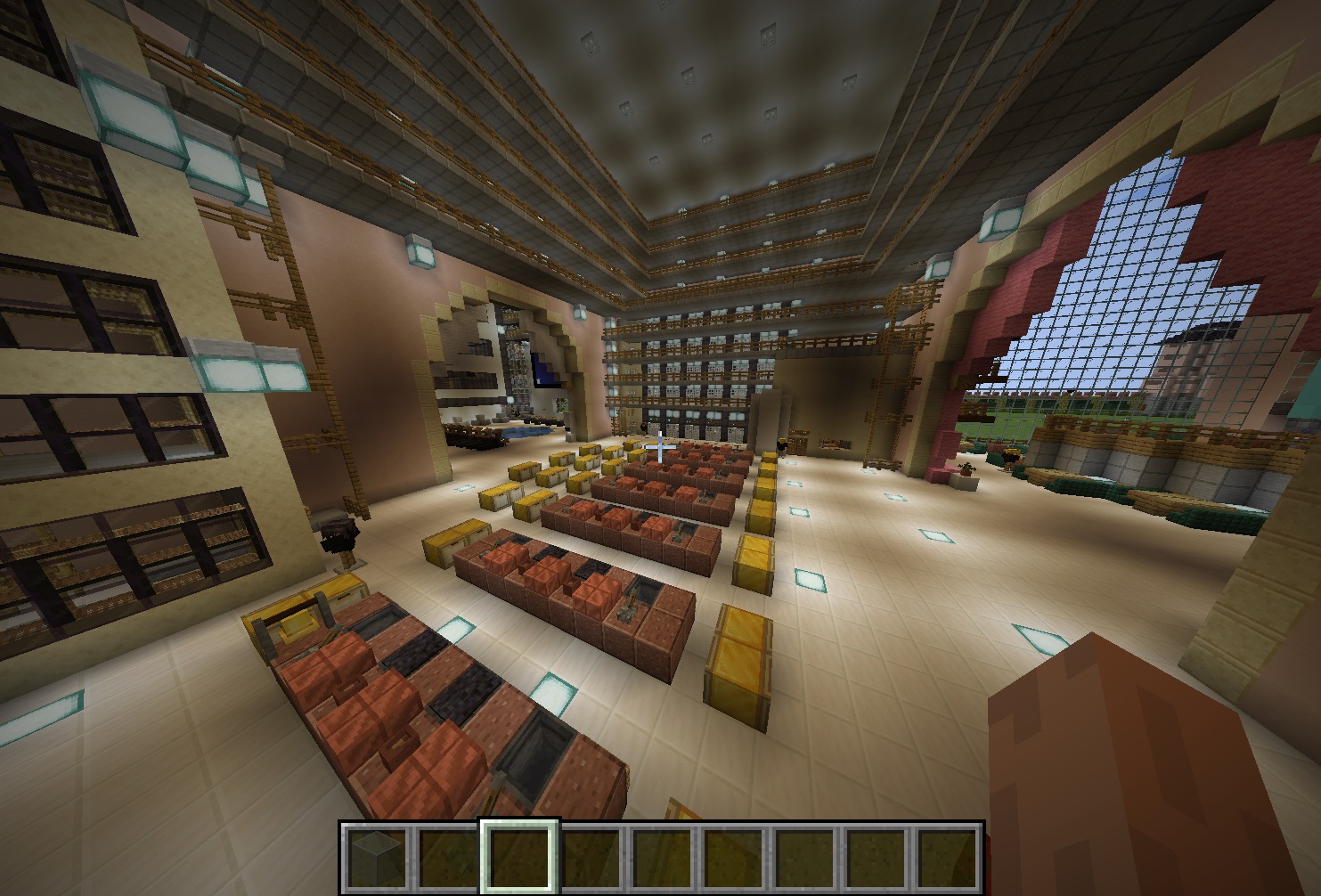1321x896 pixels.
Task: Select the hotbar slot holding the gray block
Action: 375,856
